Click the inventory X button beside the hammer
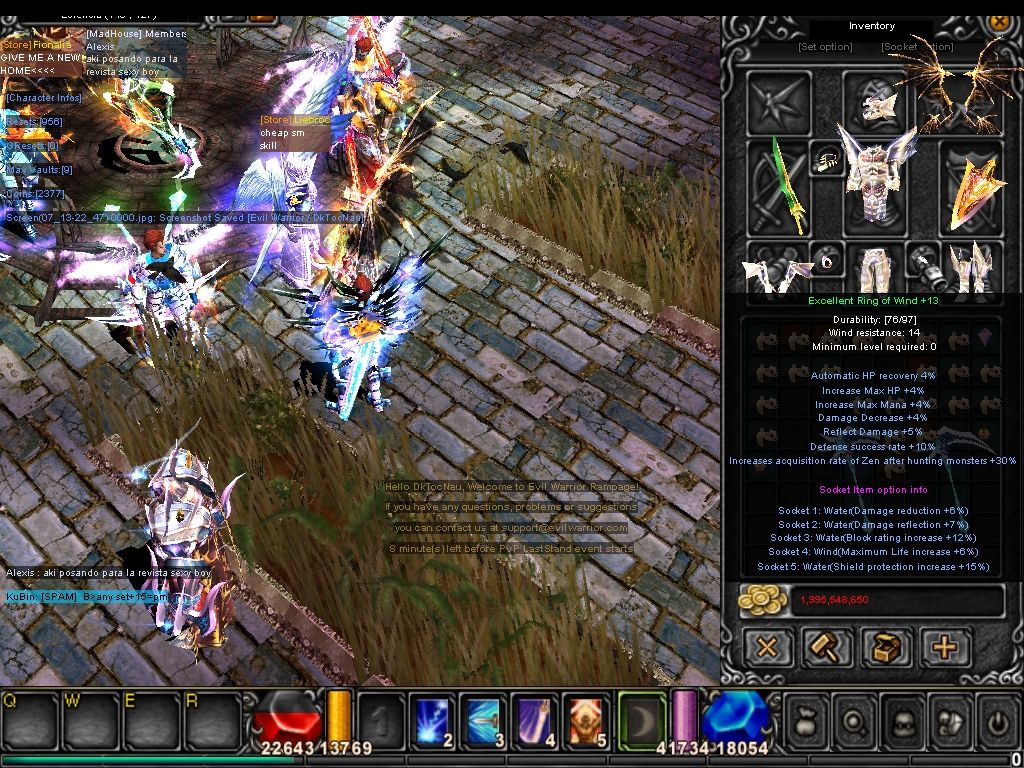1024x768 pixels. [767, 648]
